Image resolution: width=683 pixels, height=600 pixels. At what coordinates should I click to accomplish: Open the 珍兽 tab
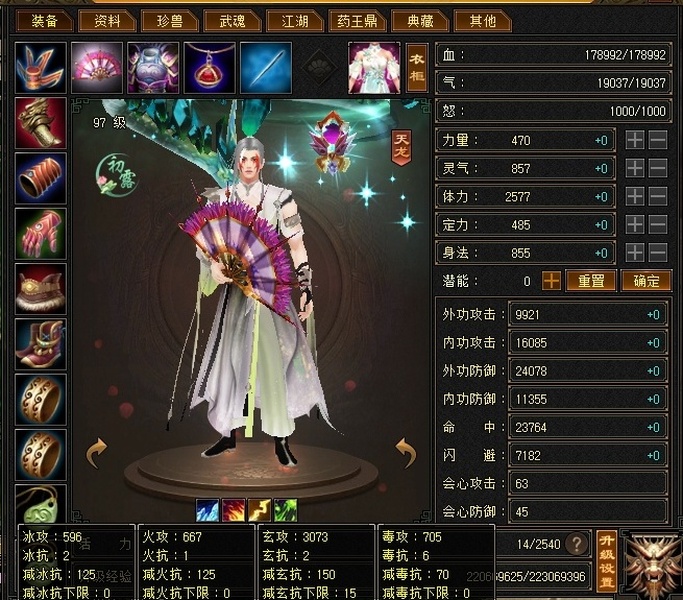point(164,20)
